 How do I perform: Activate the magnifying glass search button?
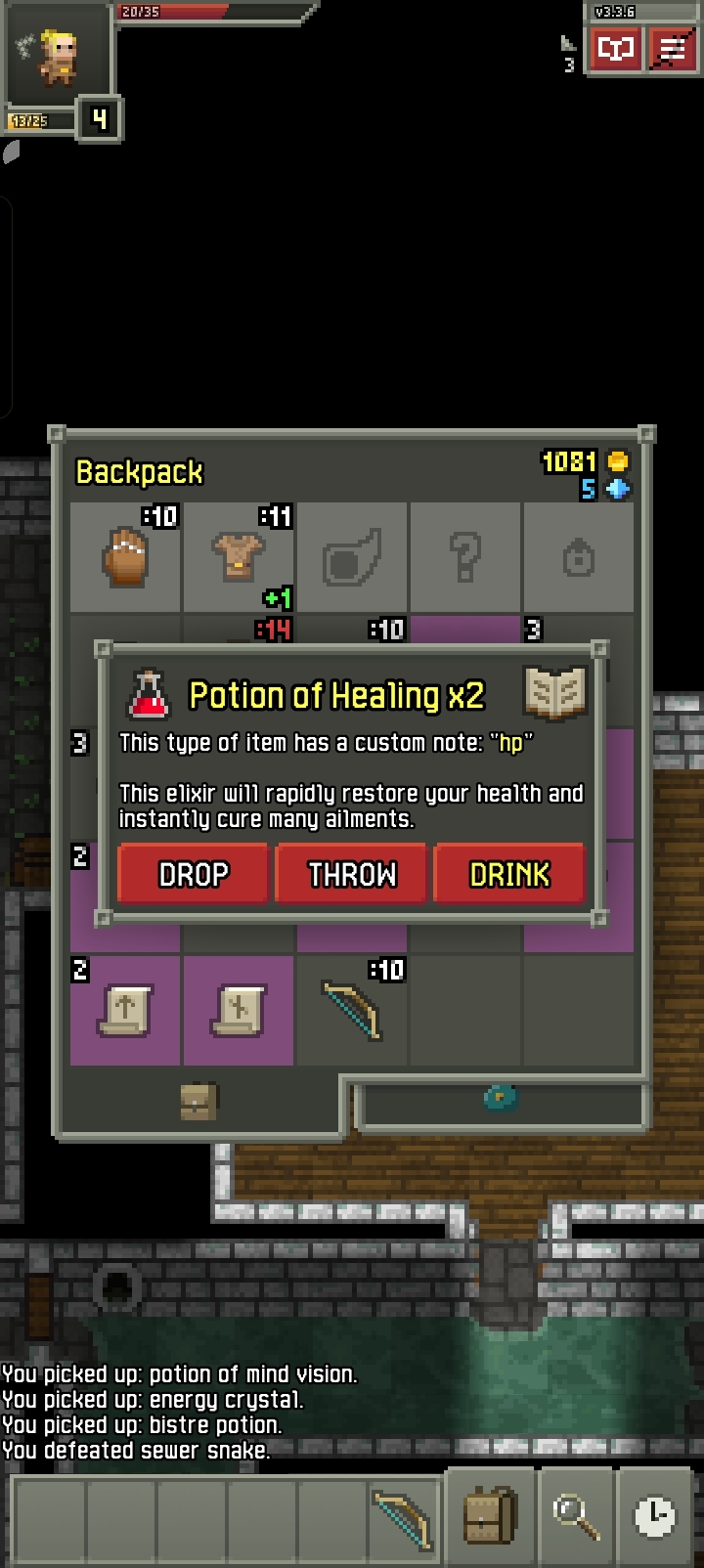(575, 1516)
